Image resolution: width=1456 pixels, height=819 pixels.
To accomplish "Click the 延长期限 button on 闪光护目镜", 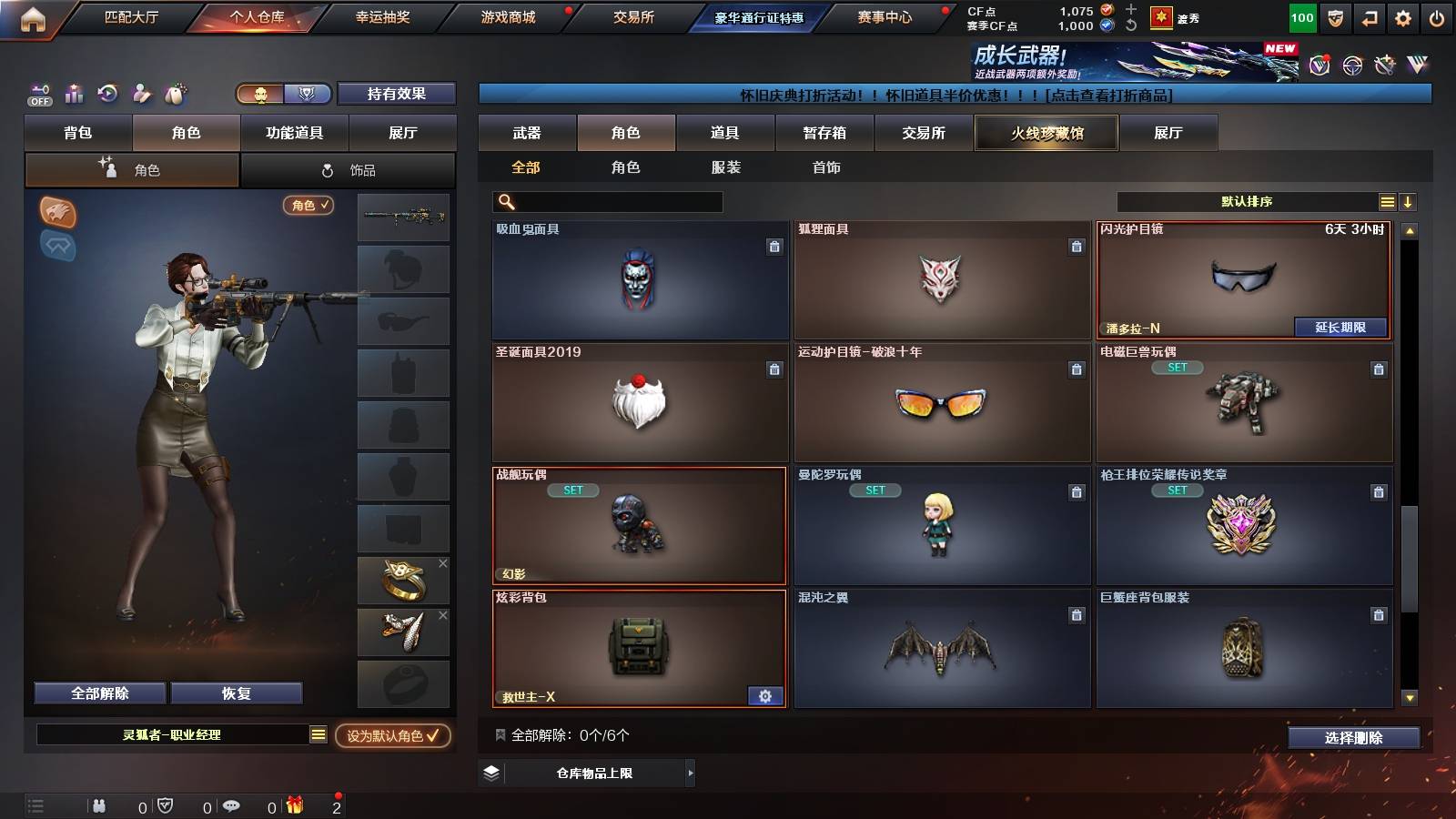I will click(1340, 327).
